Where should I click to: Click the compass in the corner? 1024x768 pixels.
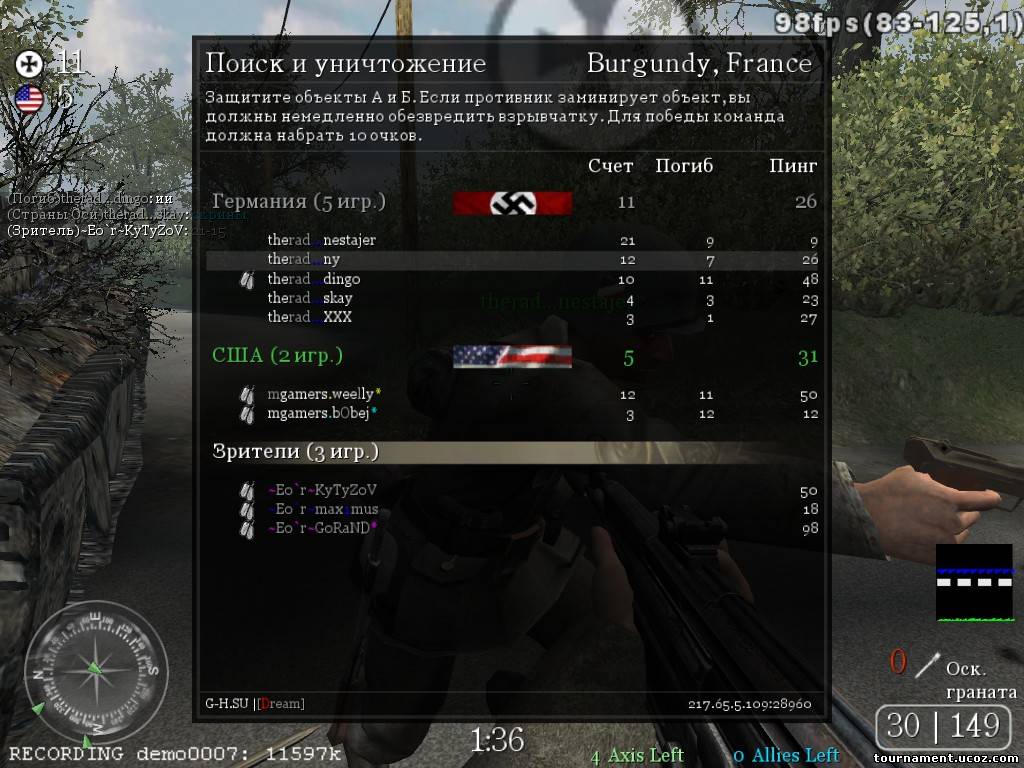[x=95, y=672]
